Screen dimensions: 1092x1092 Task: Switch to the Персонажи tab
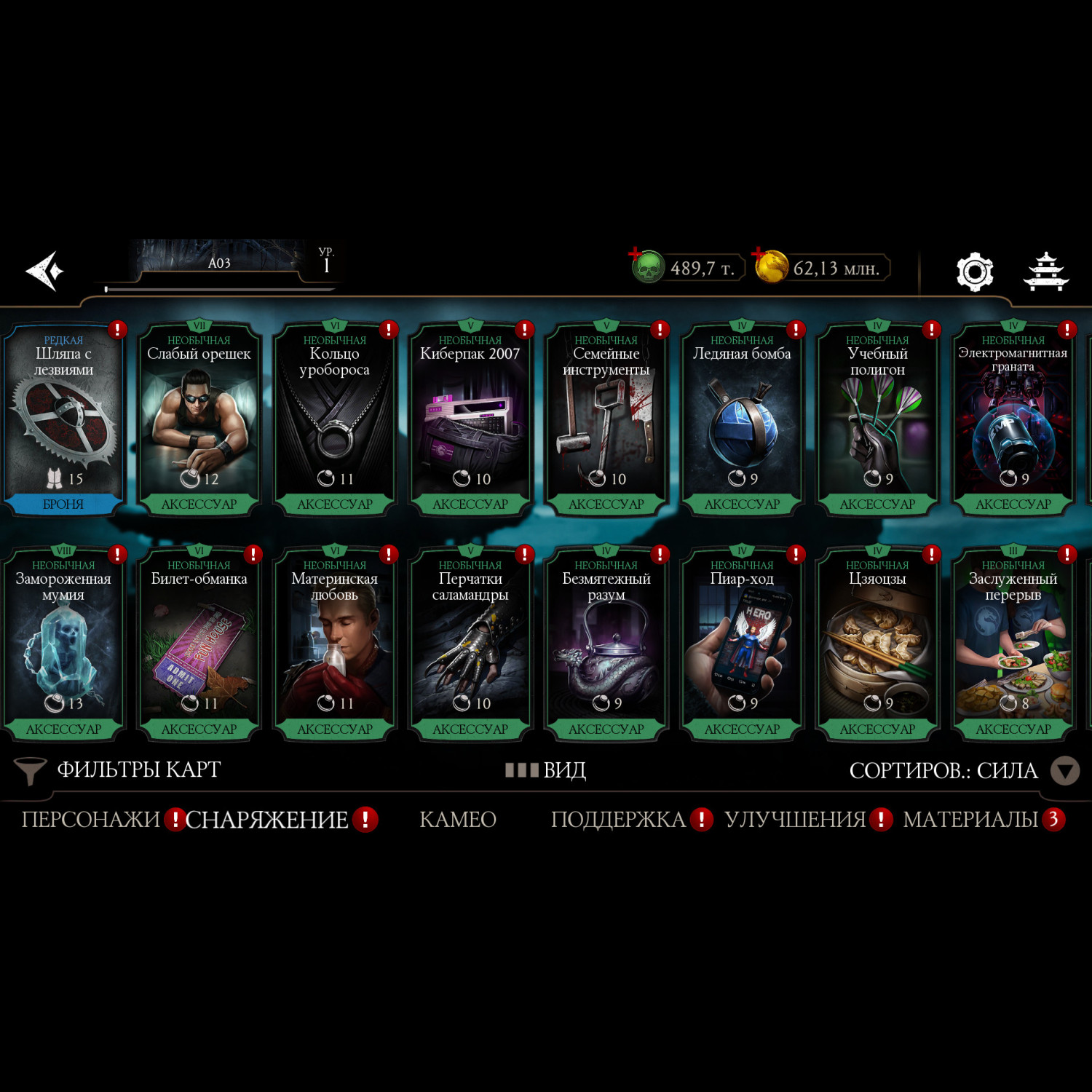(90, 820)
